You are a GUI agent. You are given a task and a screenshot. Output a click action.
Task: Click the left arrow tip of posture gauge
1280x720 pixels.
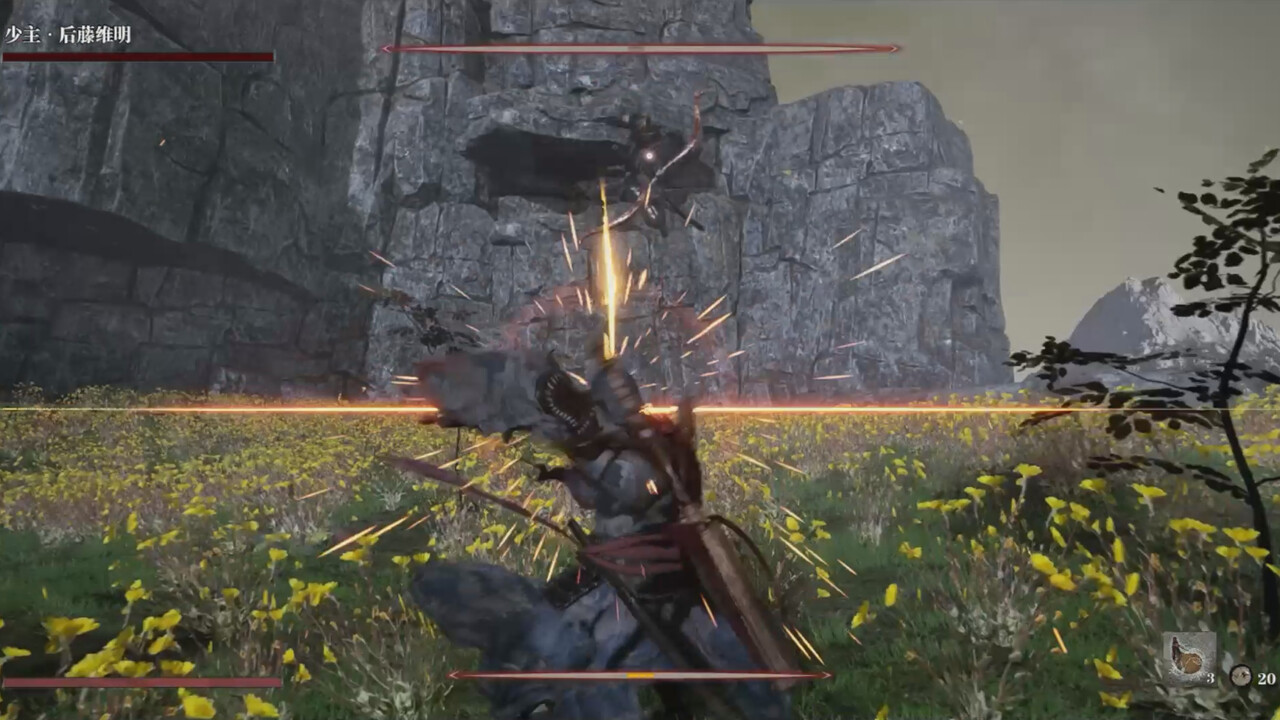pos(383,46)
